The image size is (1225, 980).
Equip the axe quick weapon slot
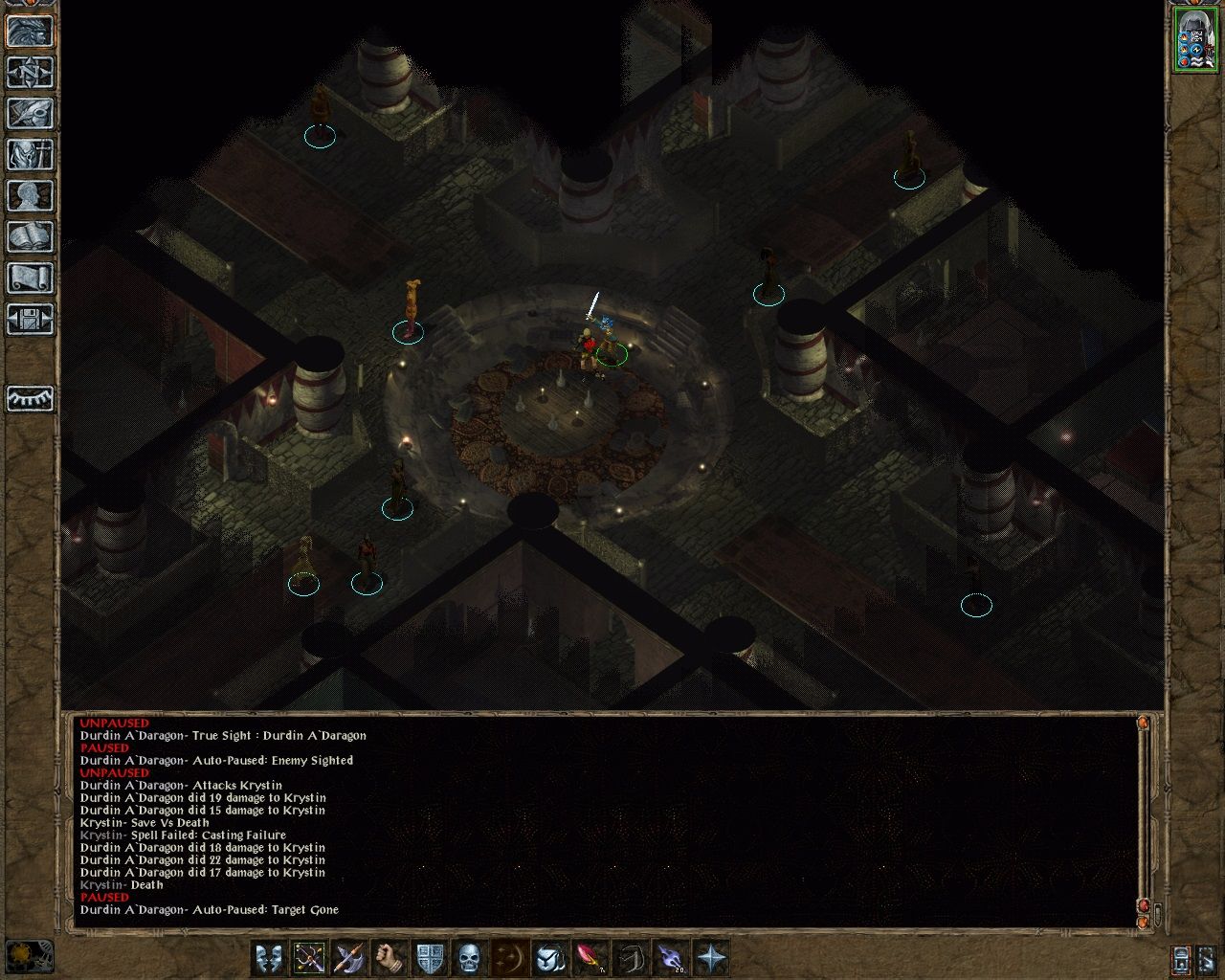point(349,958)
